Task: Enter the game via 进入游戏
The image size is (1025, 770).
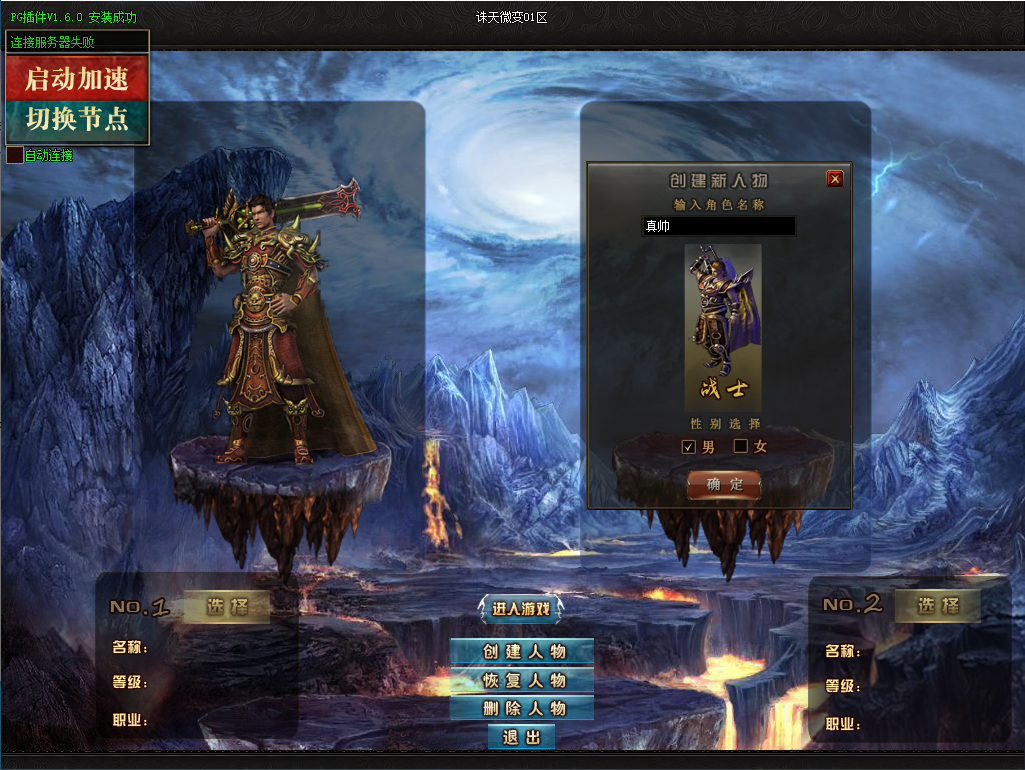Action: (521, 608)
